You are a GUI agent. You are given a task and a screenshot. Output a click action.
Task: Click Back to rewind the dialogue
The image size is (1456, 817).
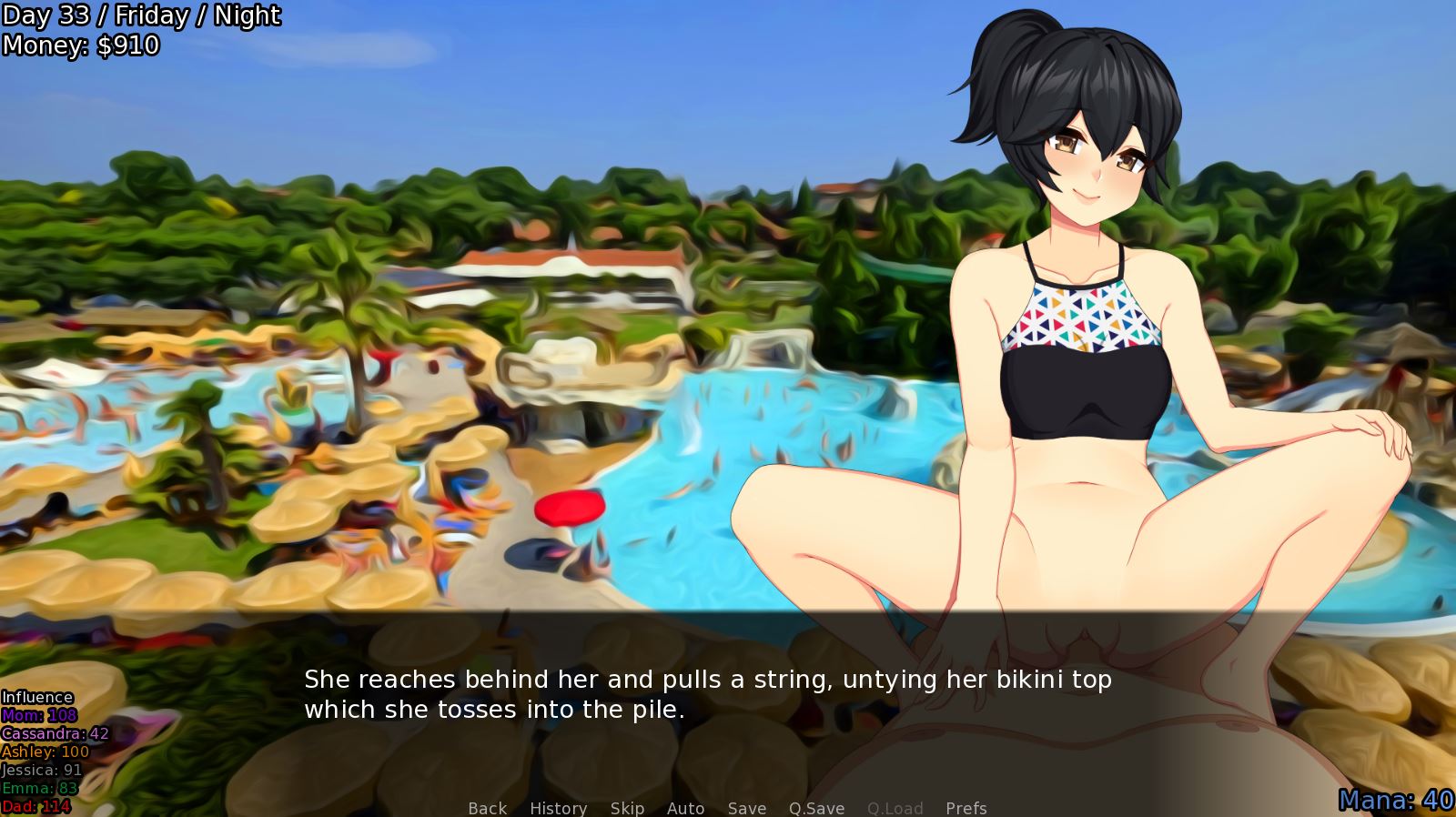(x=486, y=808)
